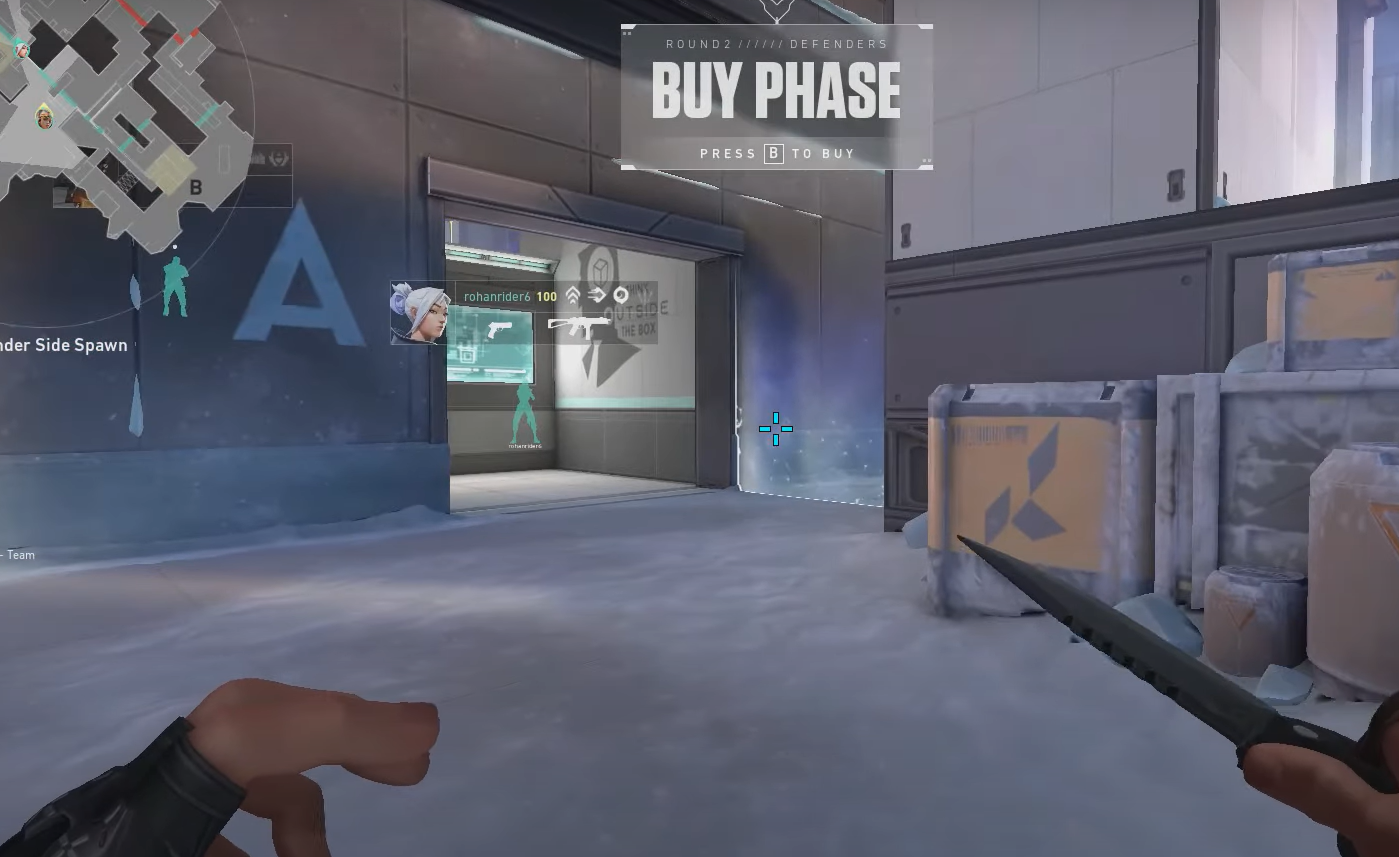
Task: Click the yellow 100 credits value
Action: 546,296
